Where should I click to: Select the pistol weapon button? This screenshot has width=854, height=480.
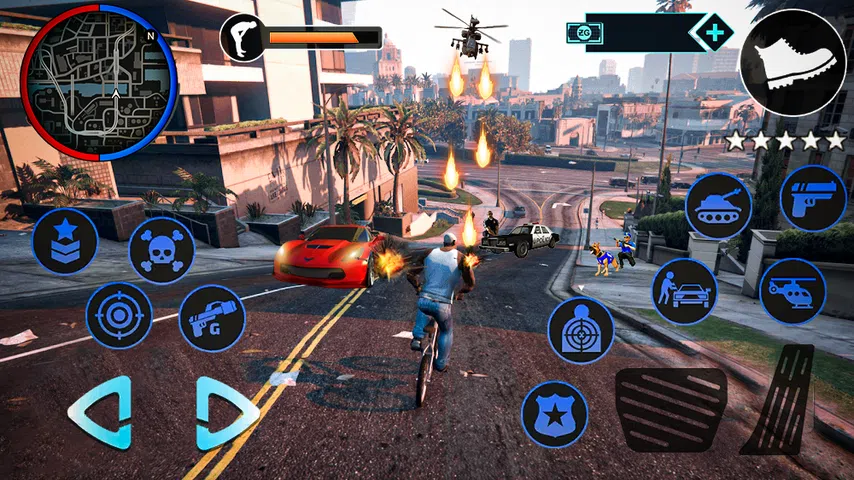813,198
